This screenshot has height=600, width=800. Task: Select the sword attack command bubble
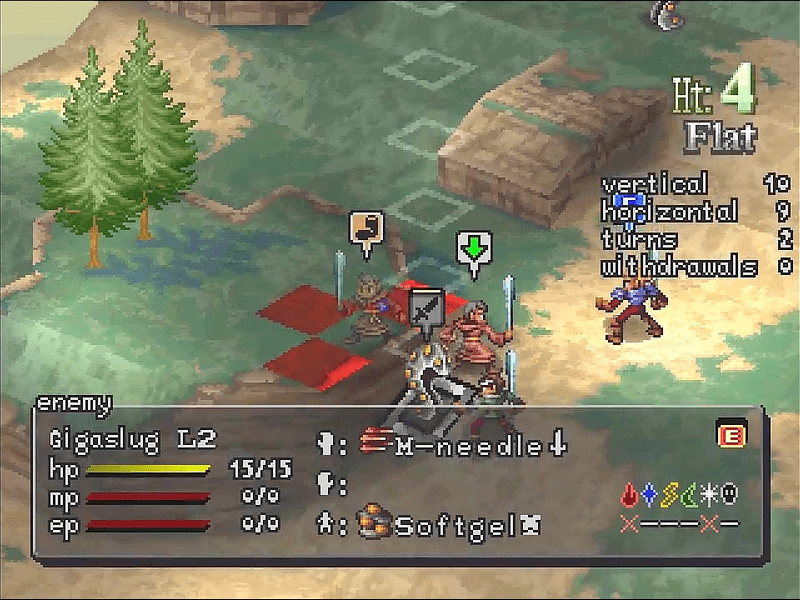point(426,306)
